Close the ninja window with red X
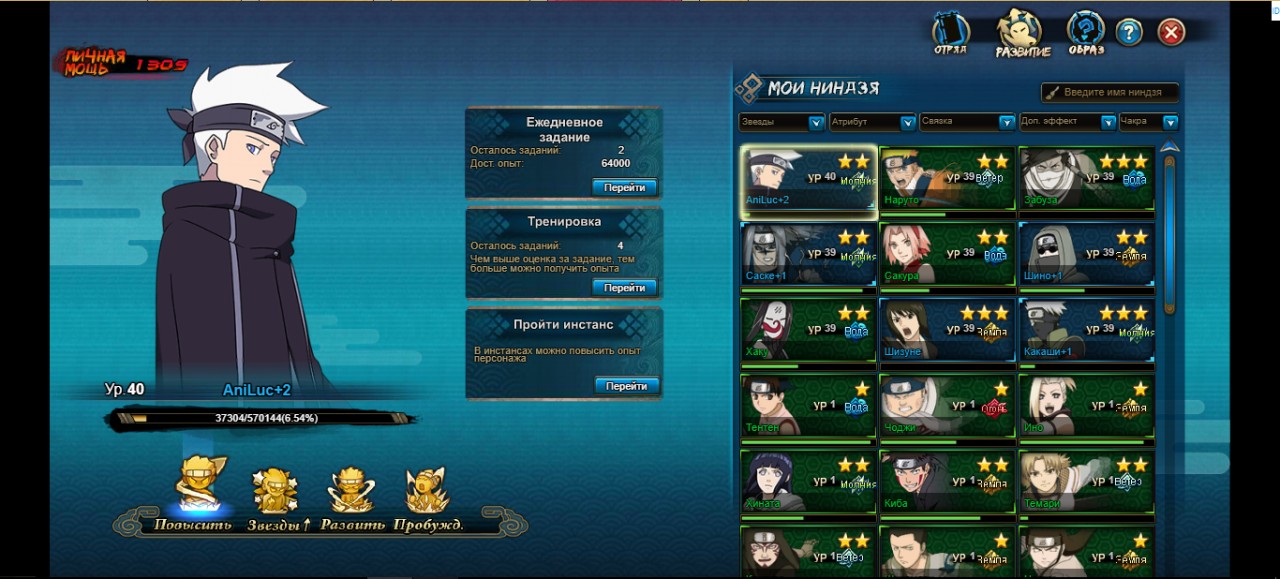This screenshot has width=1280, height=579. point(1171,32)
